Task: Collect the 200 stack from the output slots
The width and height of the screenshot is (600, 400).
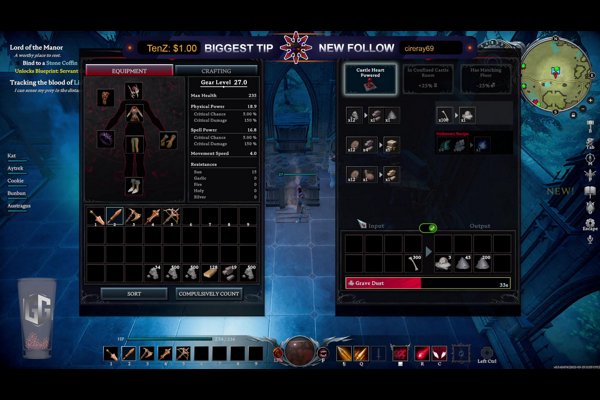Action: [483, 260]
